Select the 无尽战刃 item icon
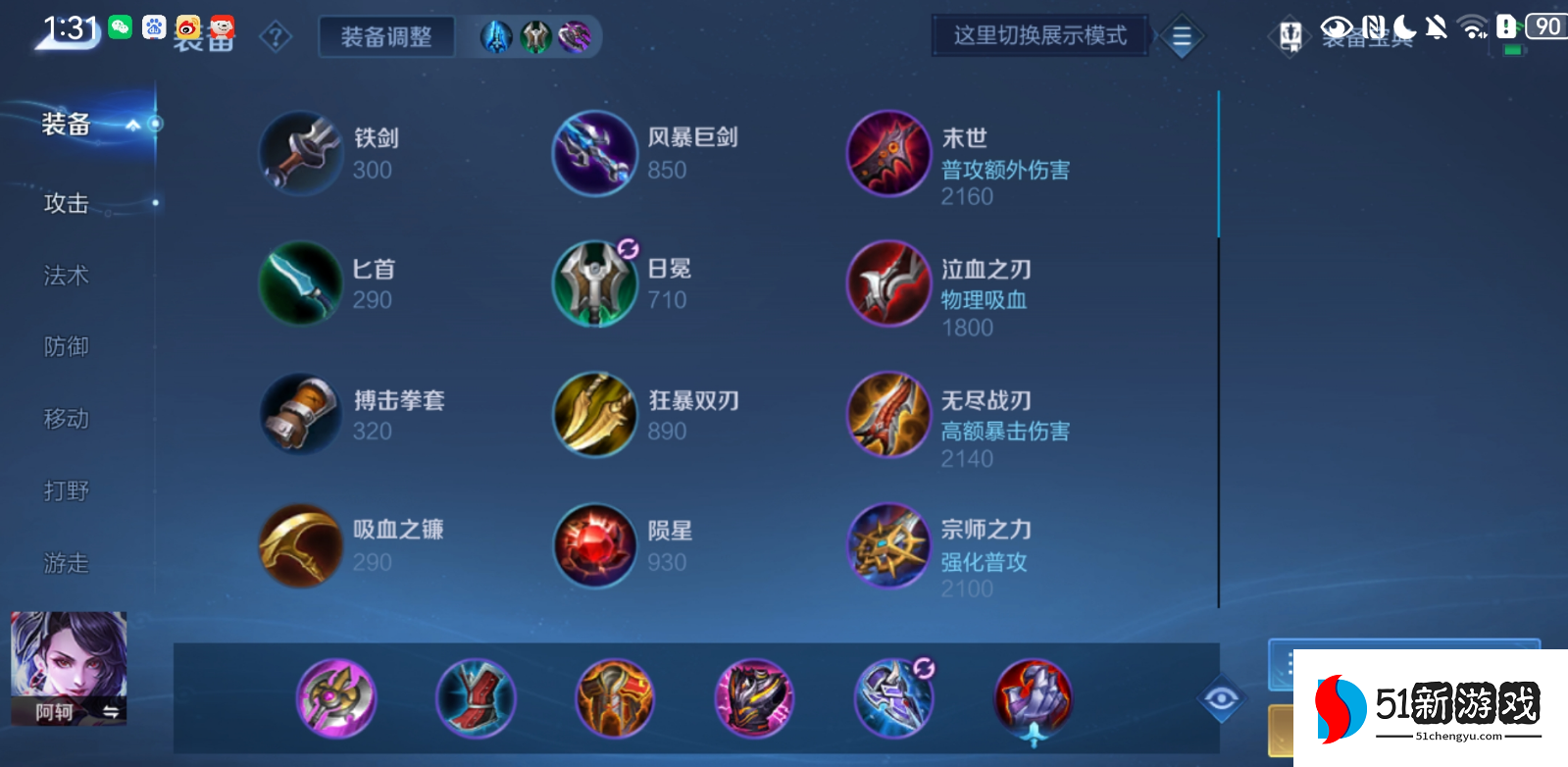Image resolution: width=1568 pixels, height=767 pixels. (887, 415)
